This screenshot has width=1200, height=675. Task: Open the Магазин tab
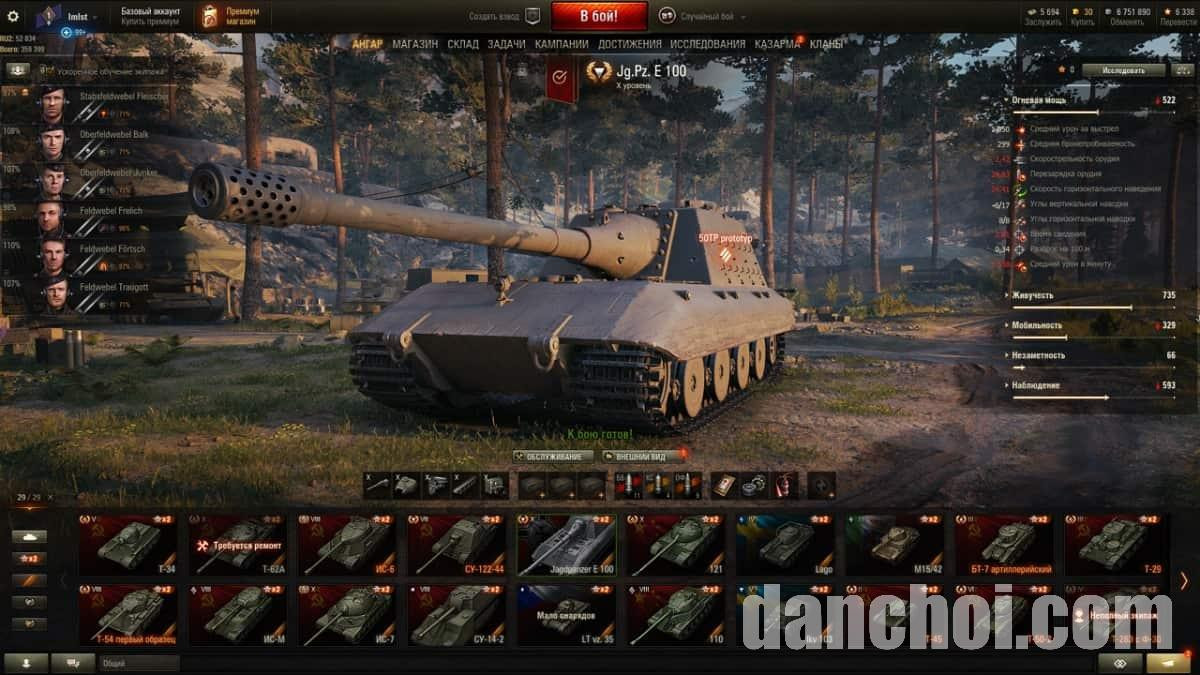coord(415,44)
